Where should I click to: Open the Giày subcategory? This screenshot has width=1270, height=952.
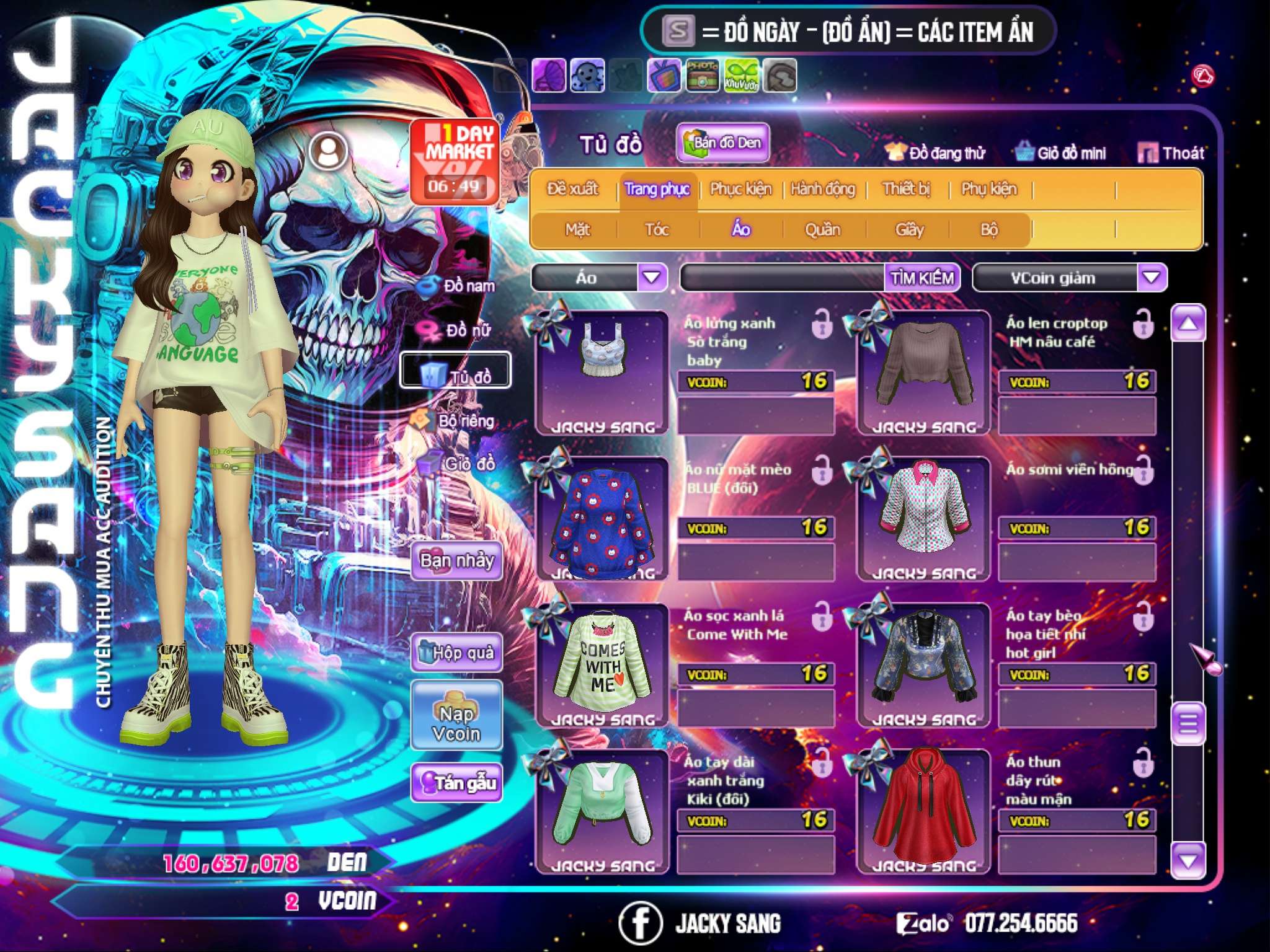pyautogui.click(x=909, y=230)
